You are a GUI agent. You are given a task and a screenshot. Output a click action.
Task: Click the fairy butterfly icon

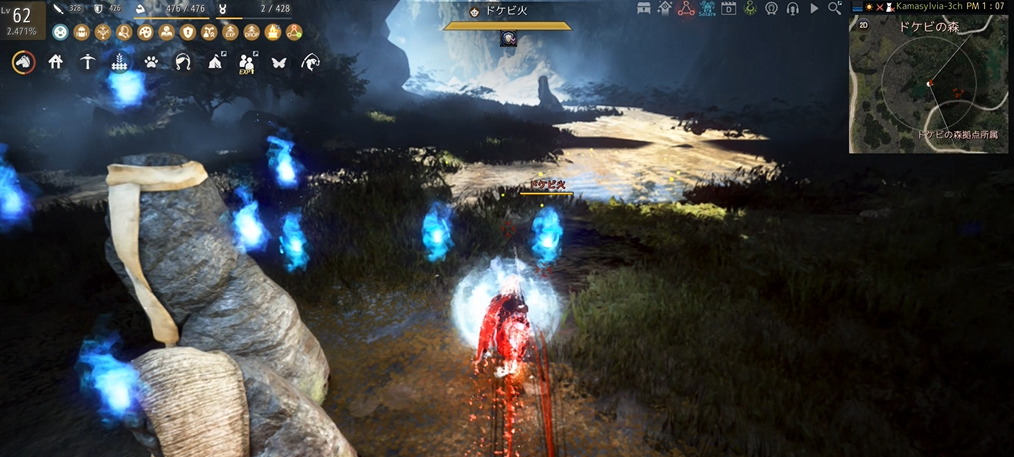tap(278, 62)
